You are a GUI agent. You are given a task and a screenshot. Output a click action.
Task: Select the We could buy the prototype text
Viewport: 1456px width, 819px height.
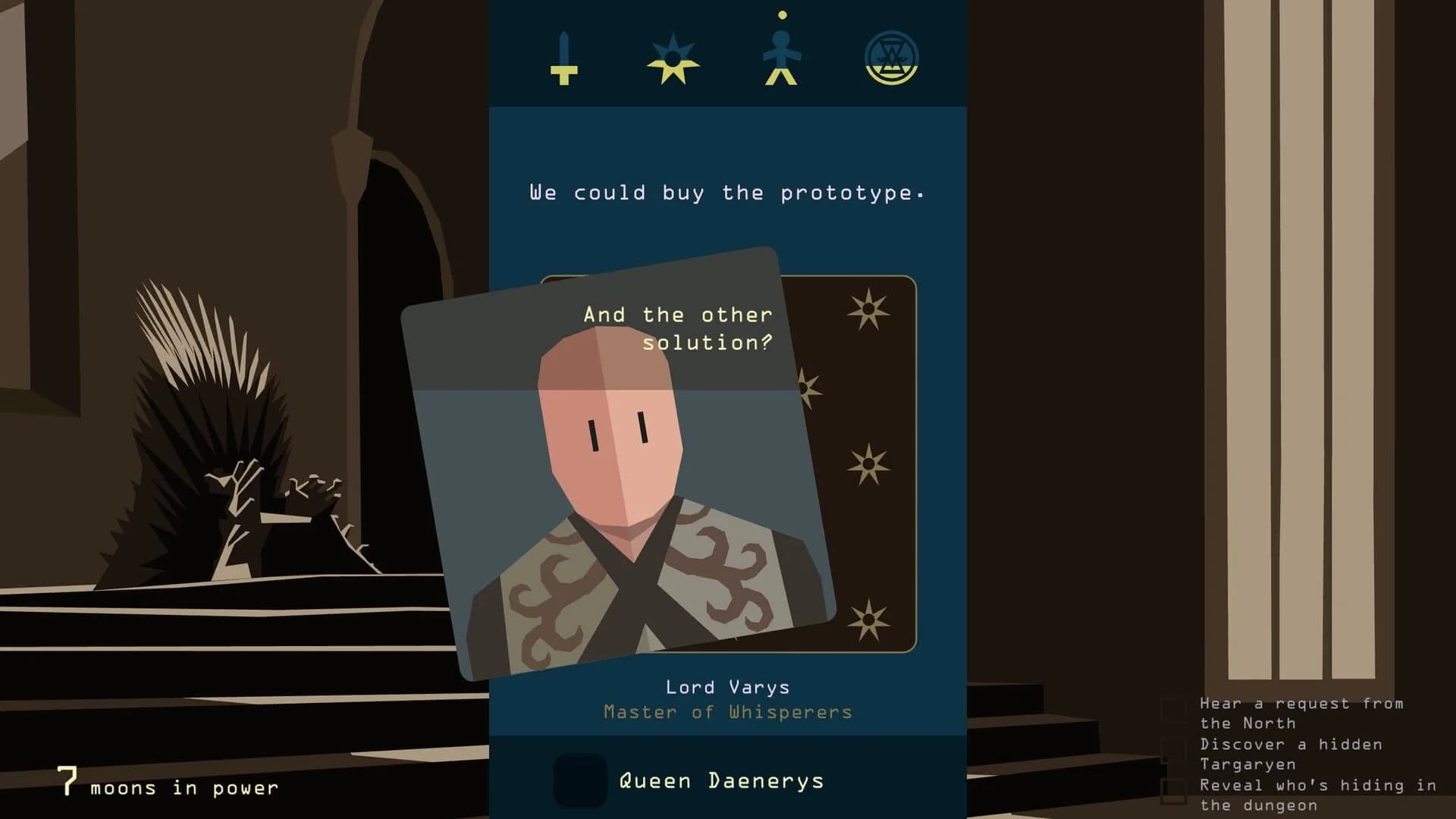[x=726, y=193]
